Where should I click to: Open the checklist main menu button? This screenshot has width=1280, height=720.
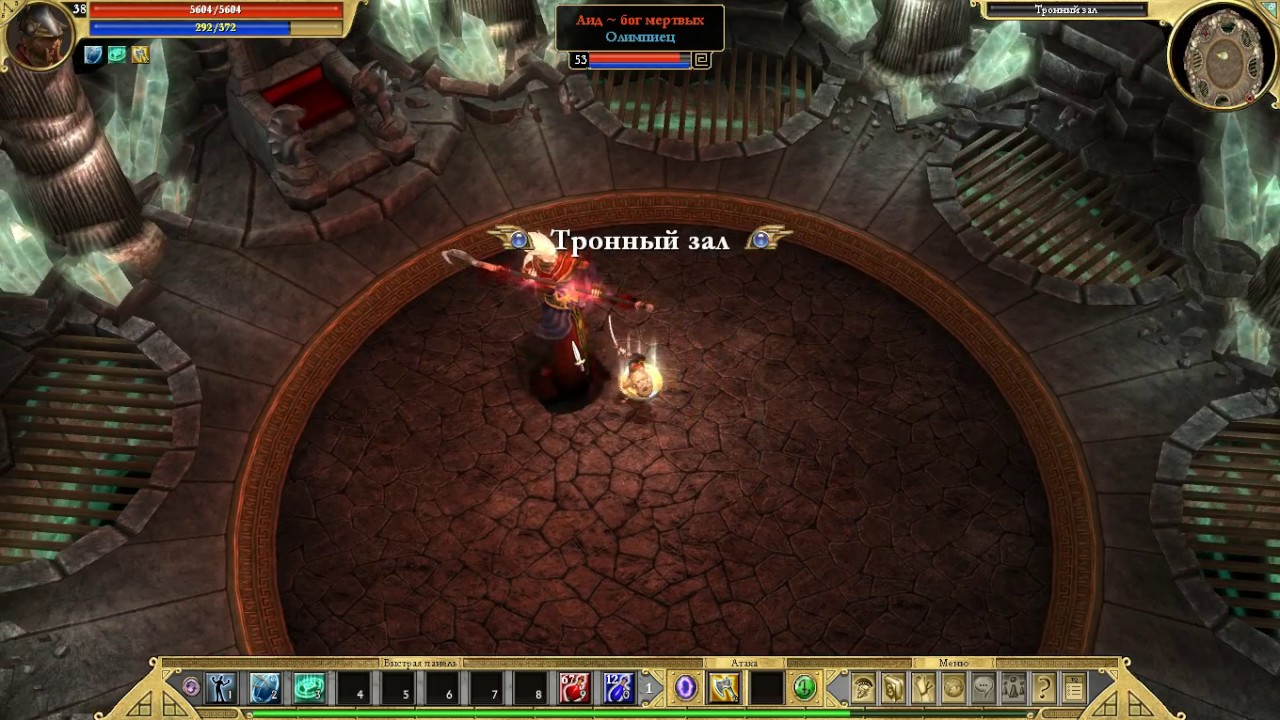[x=1074, y=688]
